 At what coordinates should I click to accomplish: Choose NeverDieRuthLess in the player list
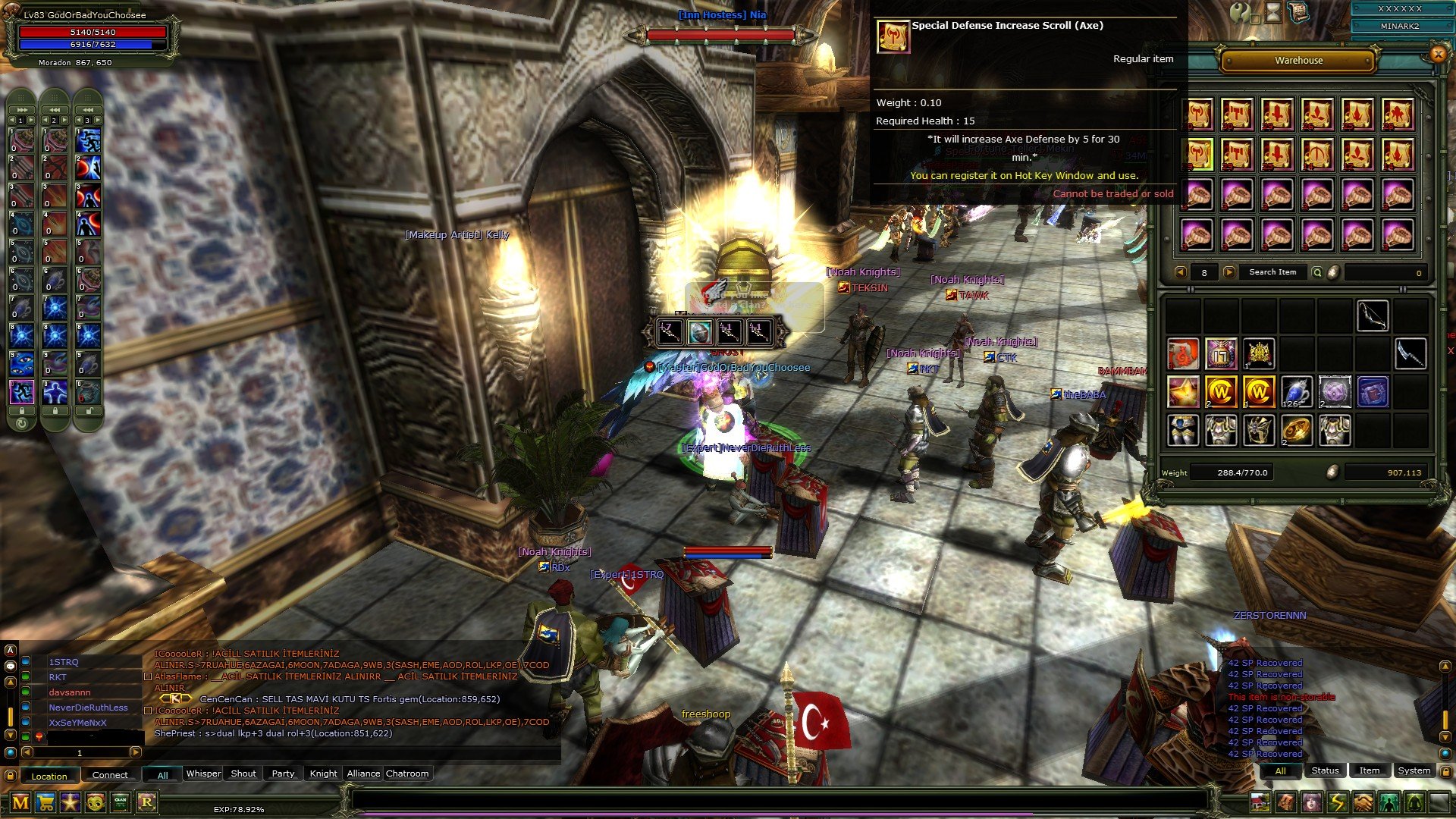(x=88, y=708)
